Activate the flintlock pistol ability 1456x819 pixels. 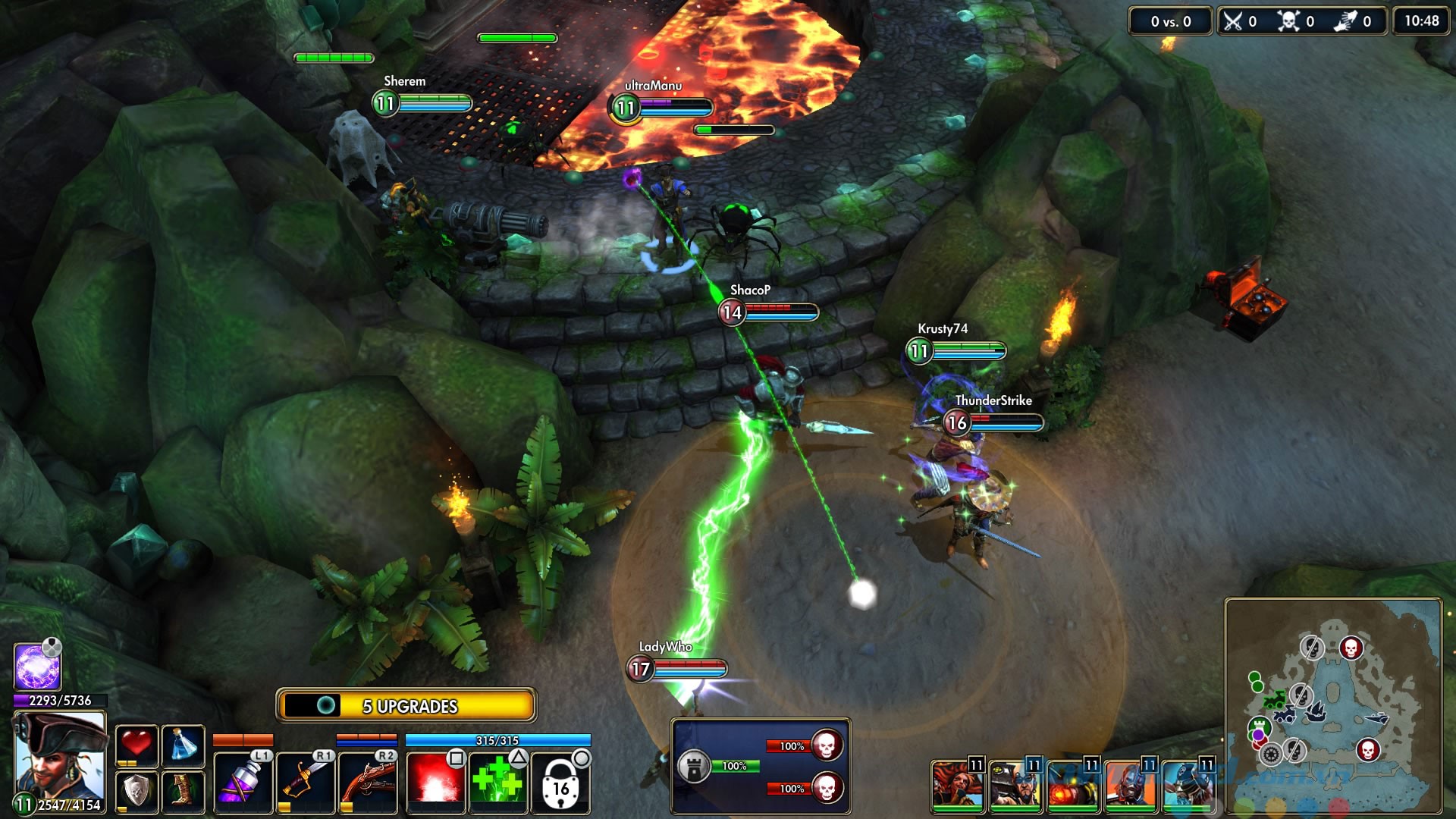(x=367, y=782)
